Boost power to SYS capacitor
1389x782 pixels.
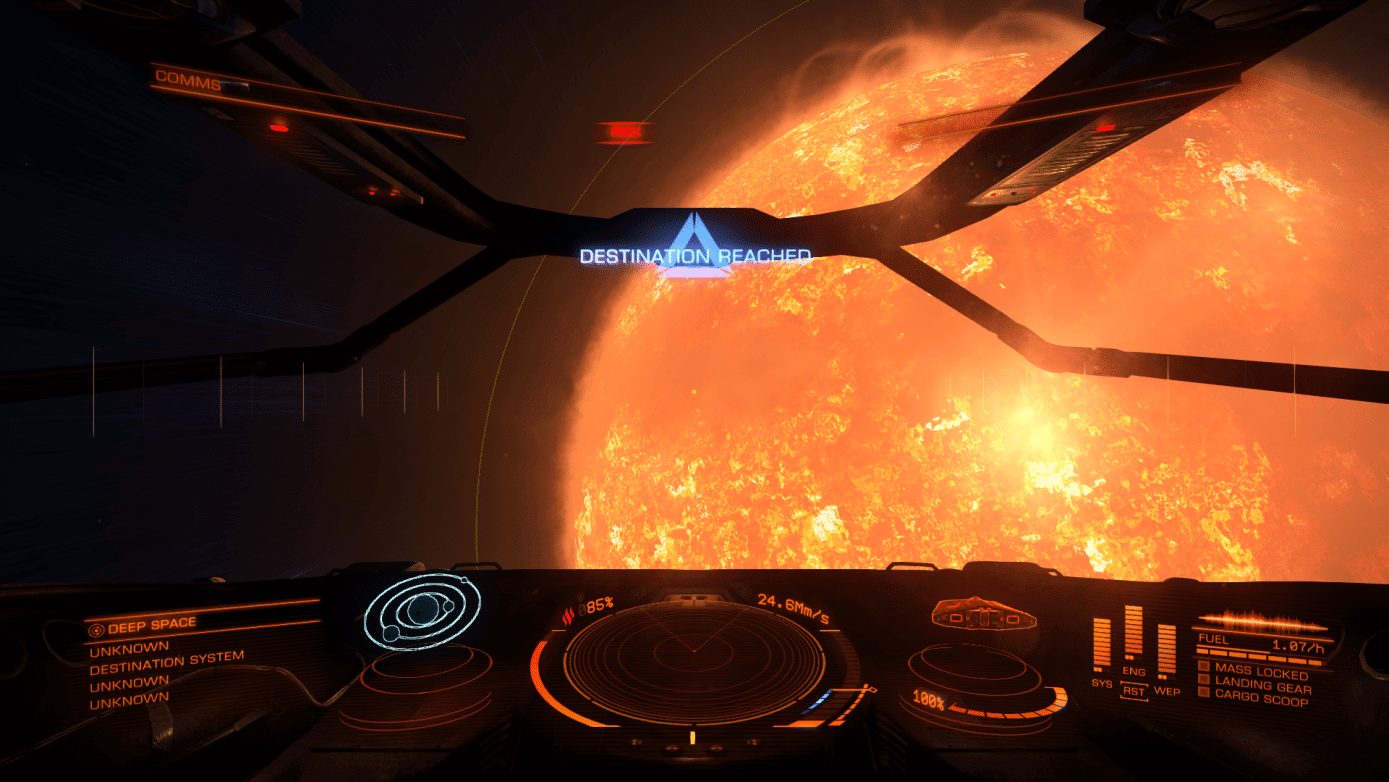1101,682
